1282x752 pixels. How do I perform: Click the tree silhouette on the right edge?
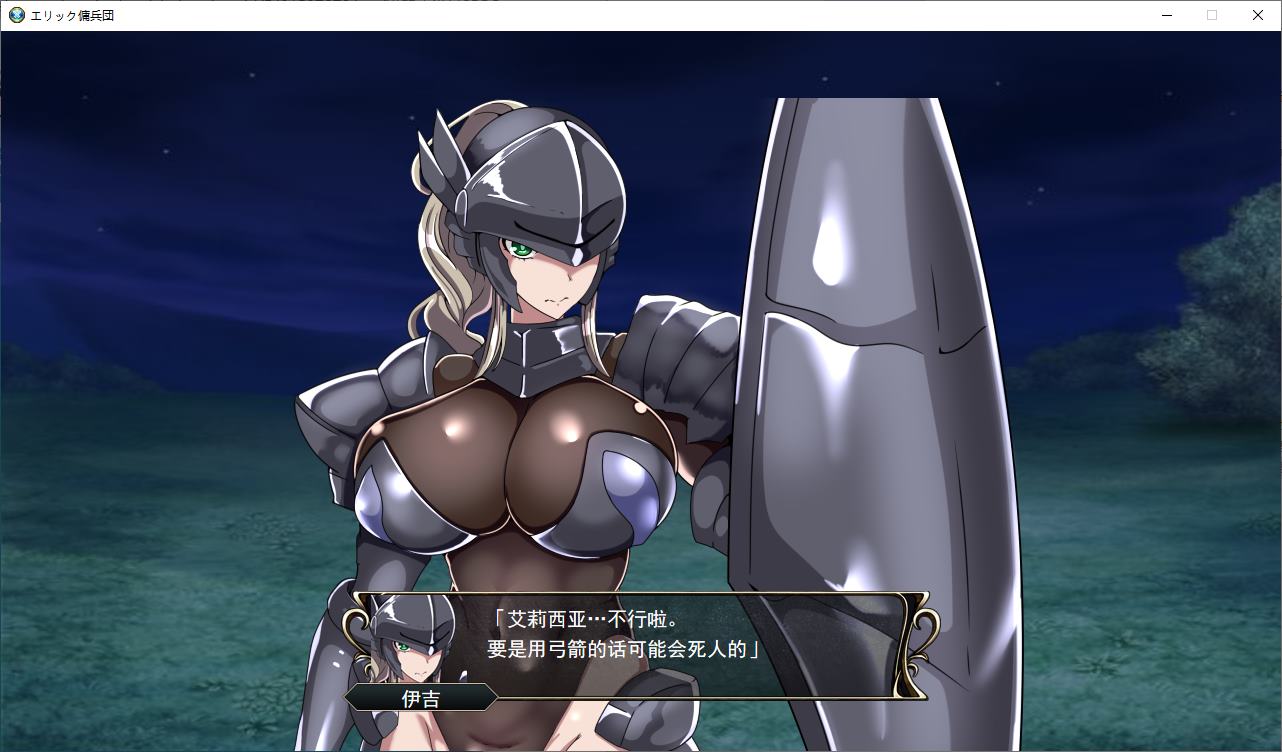point(1240,300)
